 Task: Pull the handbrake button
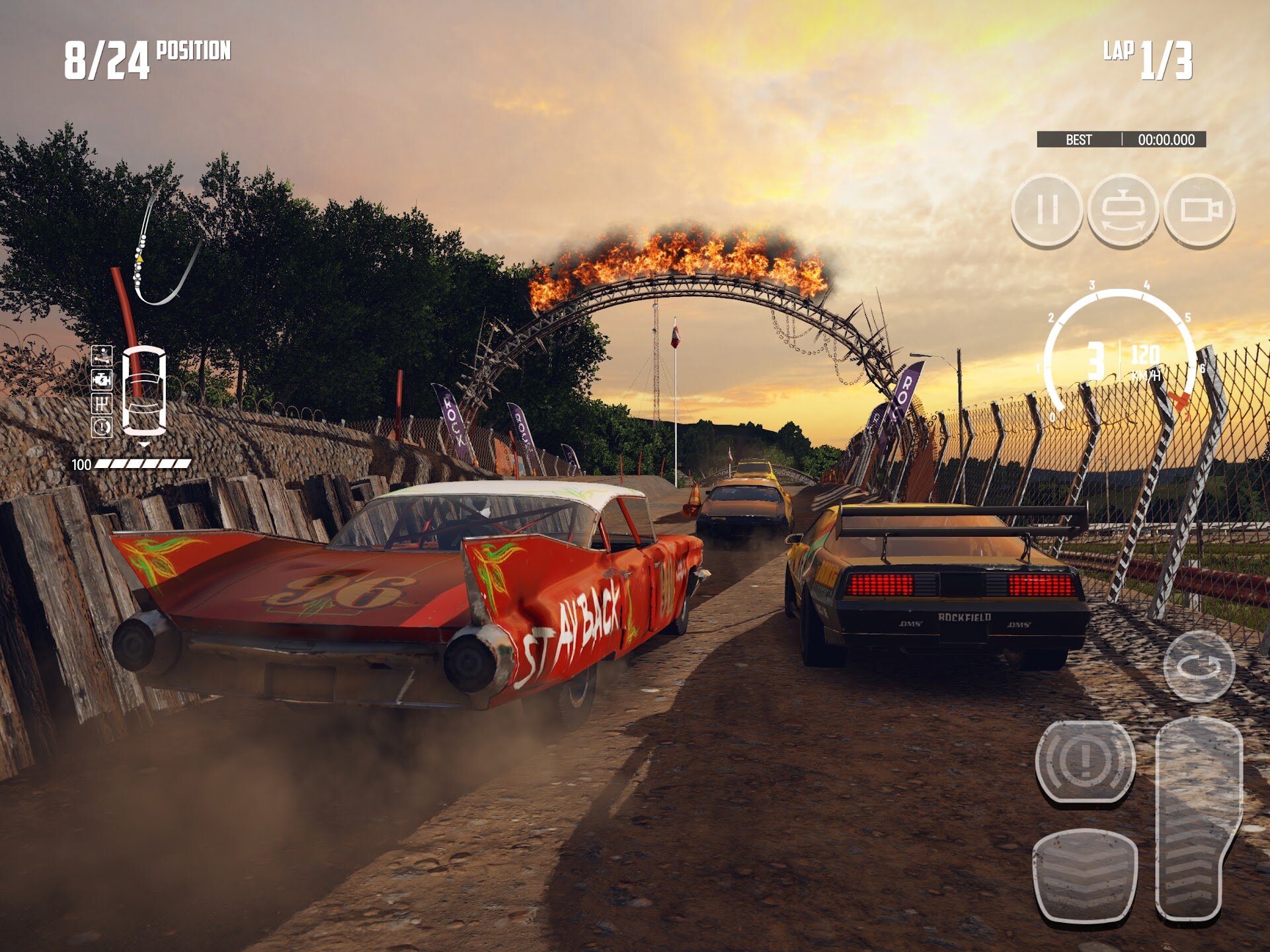[1085, 761]
